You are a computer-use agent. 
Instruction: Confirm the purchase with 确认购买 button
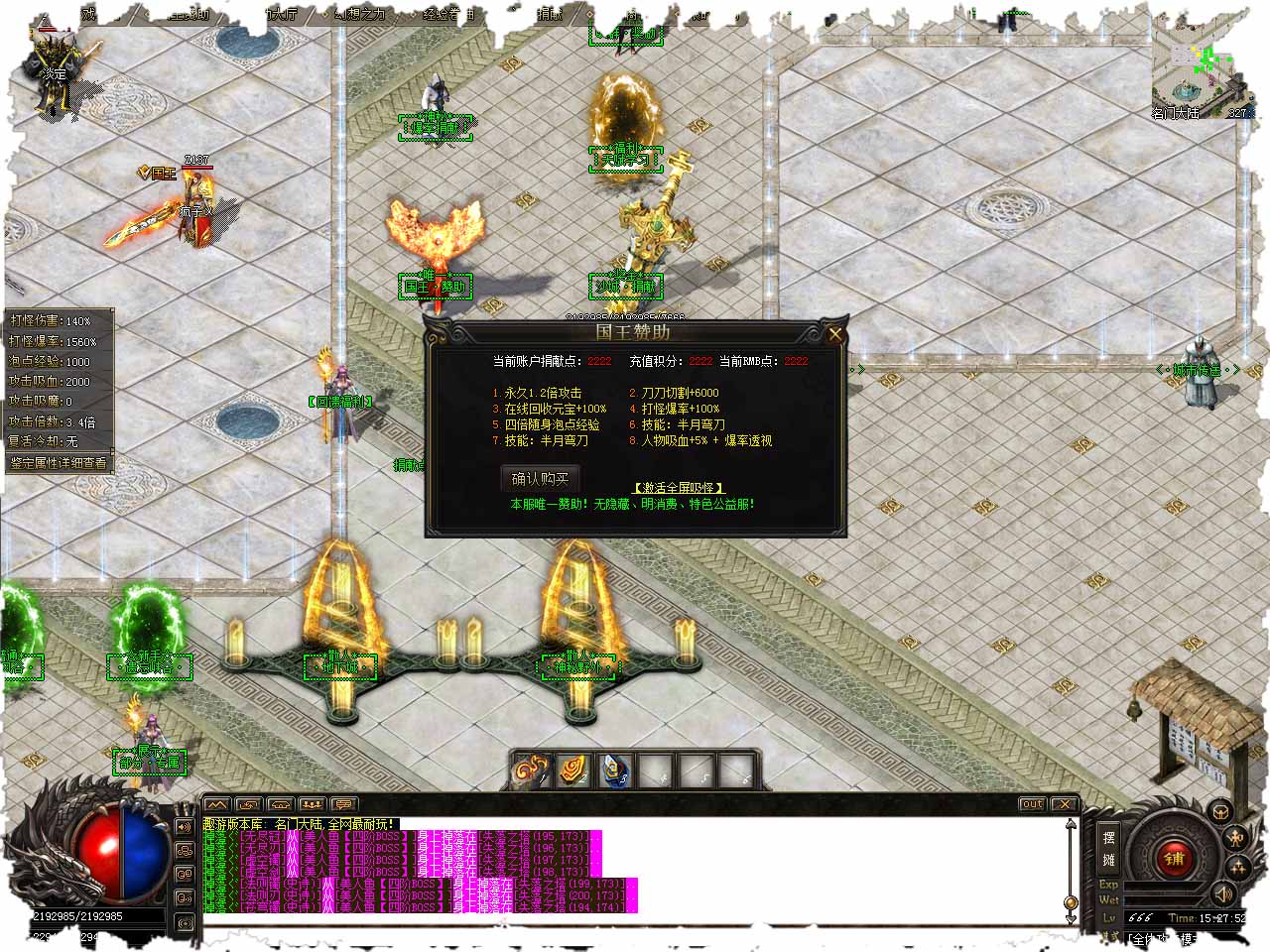tap(540, 479)
